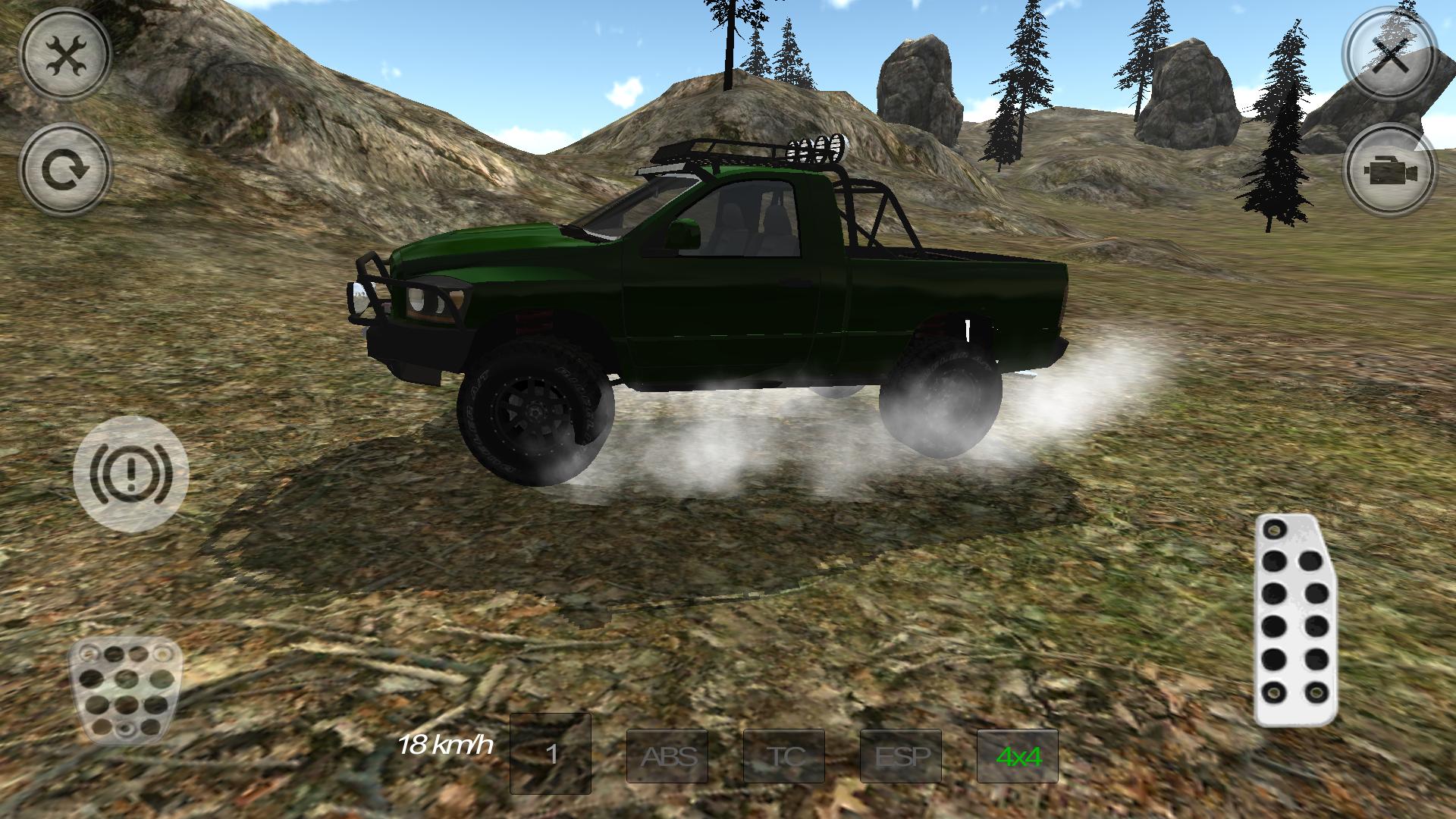Screen dimensions: 1456x819
Task: Switch camera view using the camcorder icon
Action: [1390, 168]
